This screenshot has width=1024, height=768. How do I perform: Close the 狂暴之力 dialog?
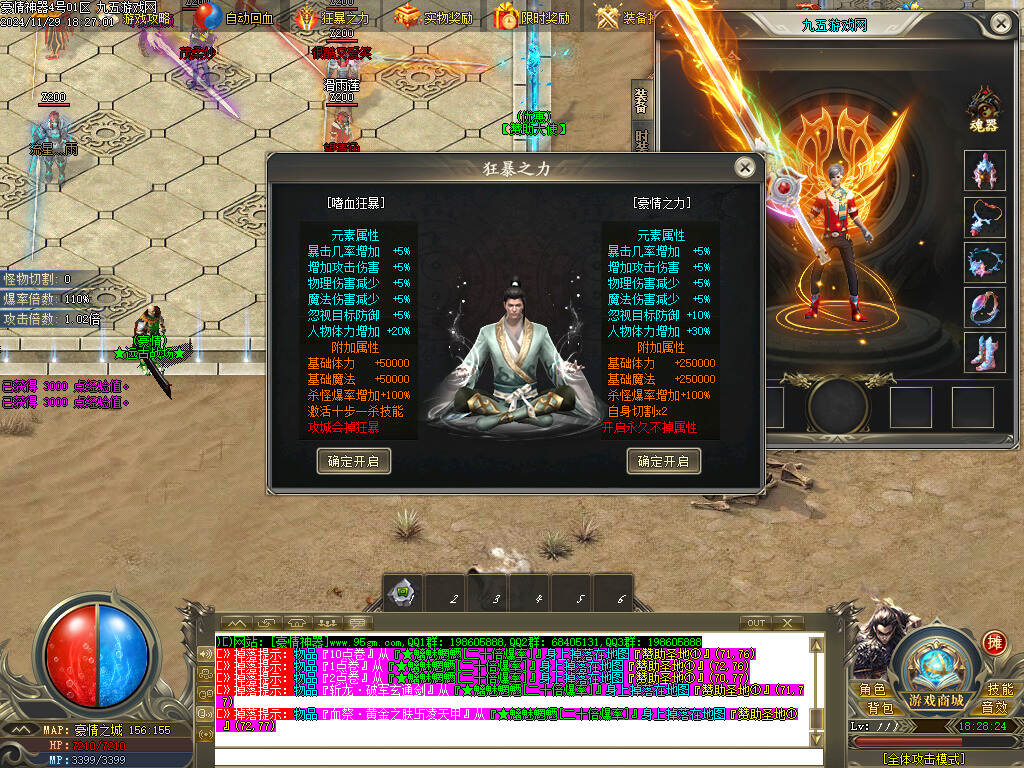point(743,168)
